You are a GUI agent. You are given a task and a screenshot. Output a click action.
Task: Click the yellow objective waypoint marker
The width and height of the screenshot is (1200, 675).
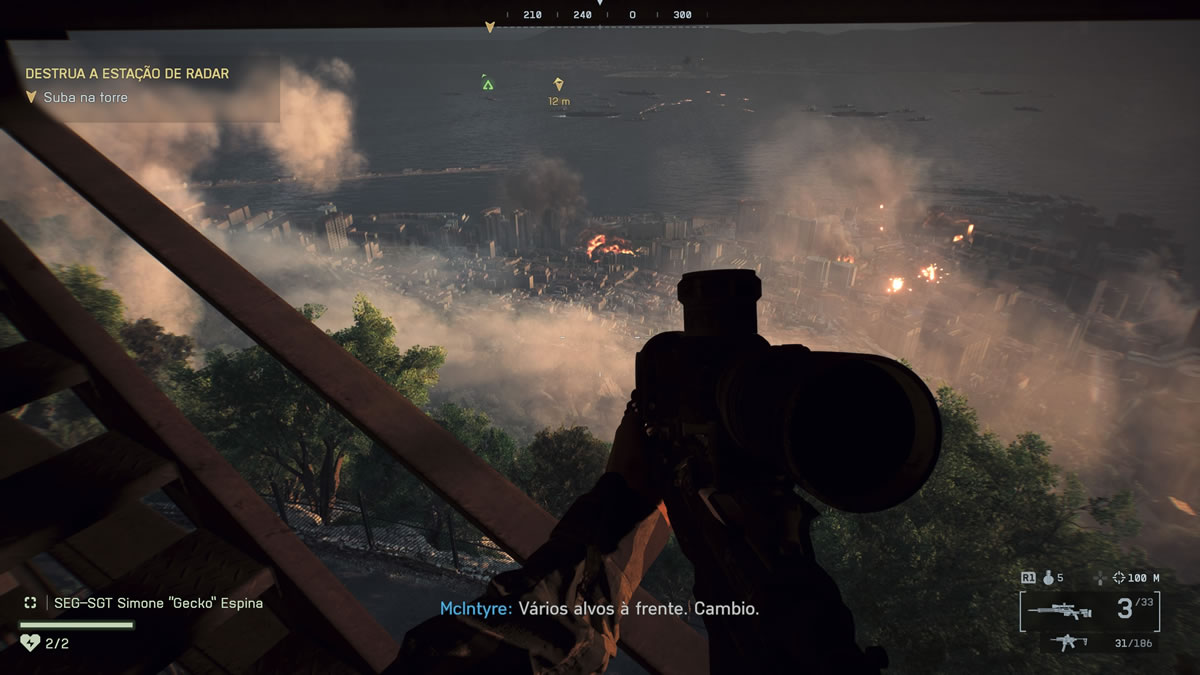pyautogui.click(x=559, y=85)
